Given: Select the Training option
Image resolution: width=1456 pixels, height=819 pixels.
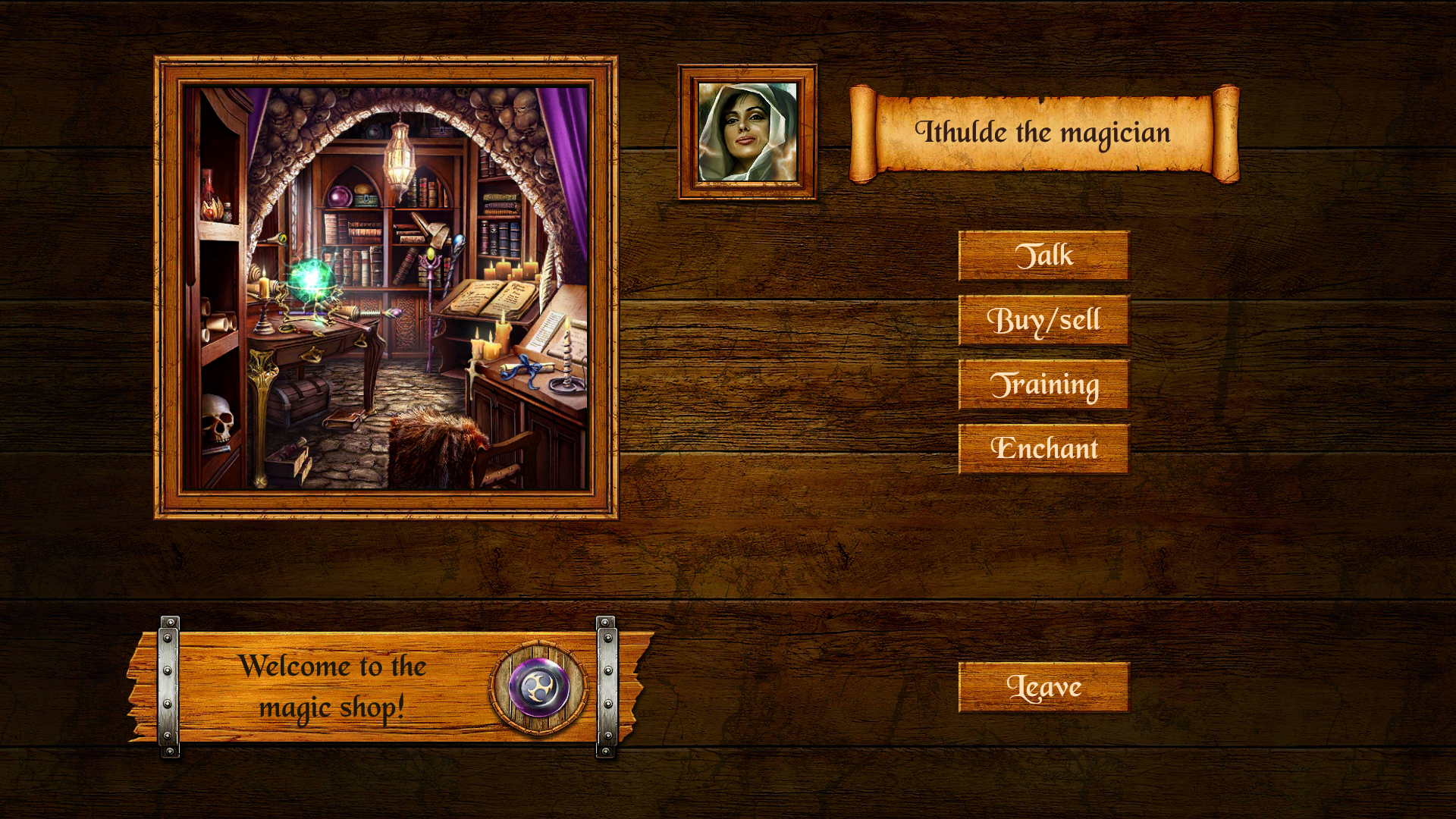Looking at the screenshot, I should point(1044,384).
